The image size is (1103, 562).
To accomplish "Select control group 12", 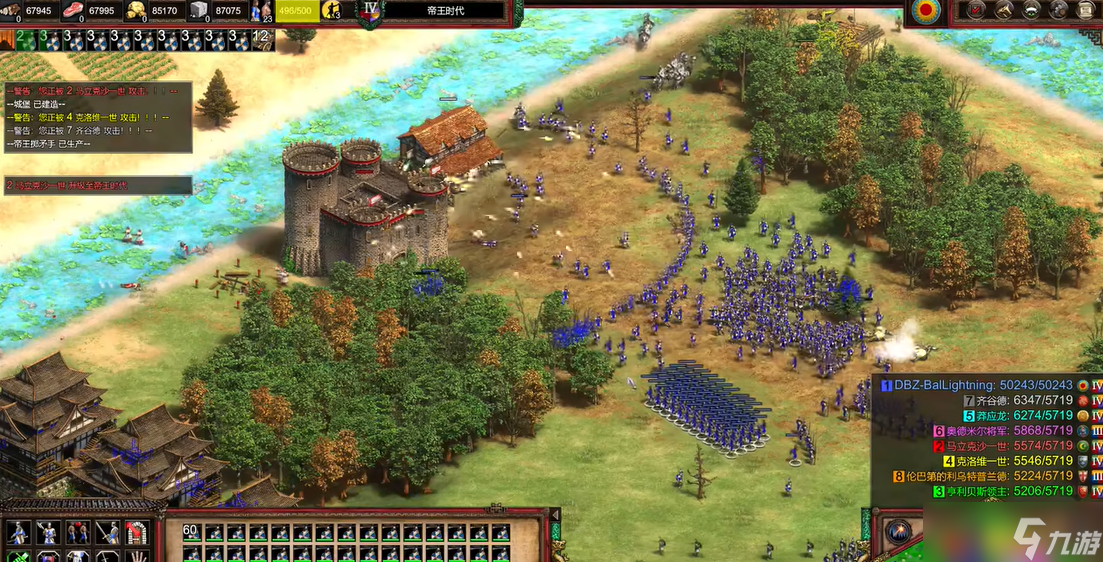I will click(262, 40).
